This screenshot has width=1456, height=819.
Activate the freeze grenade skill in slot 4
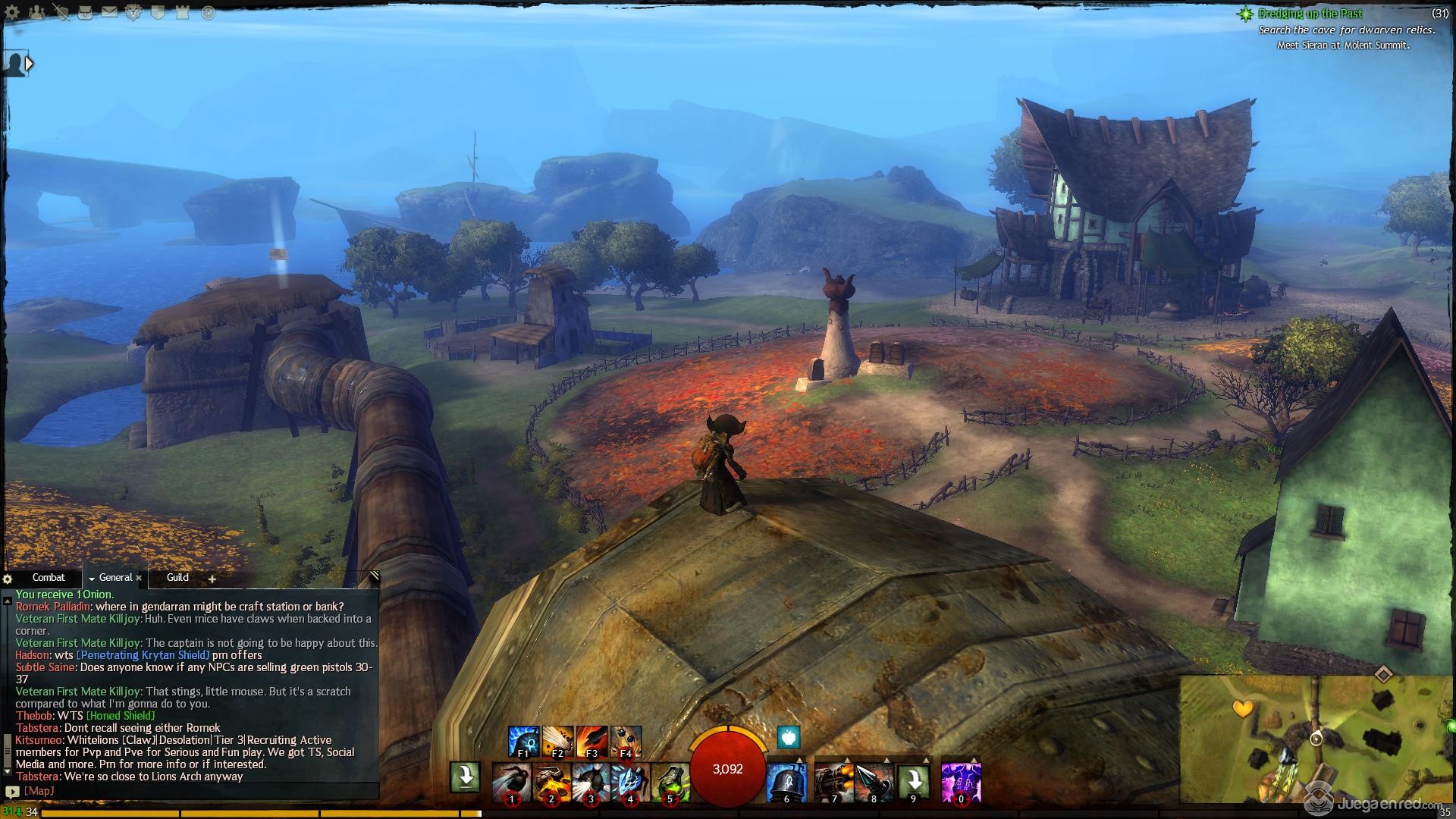[629, 781]
